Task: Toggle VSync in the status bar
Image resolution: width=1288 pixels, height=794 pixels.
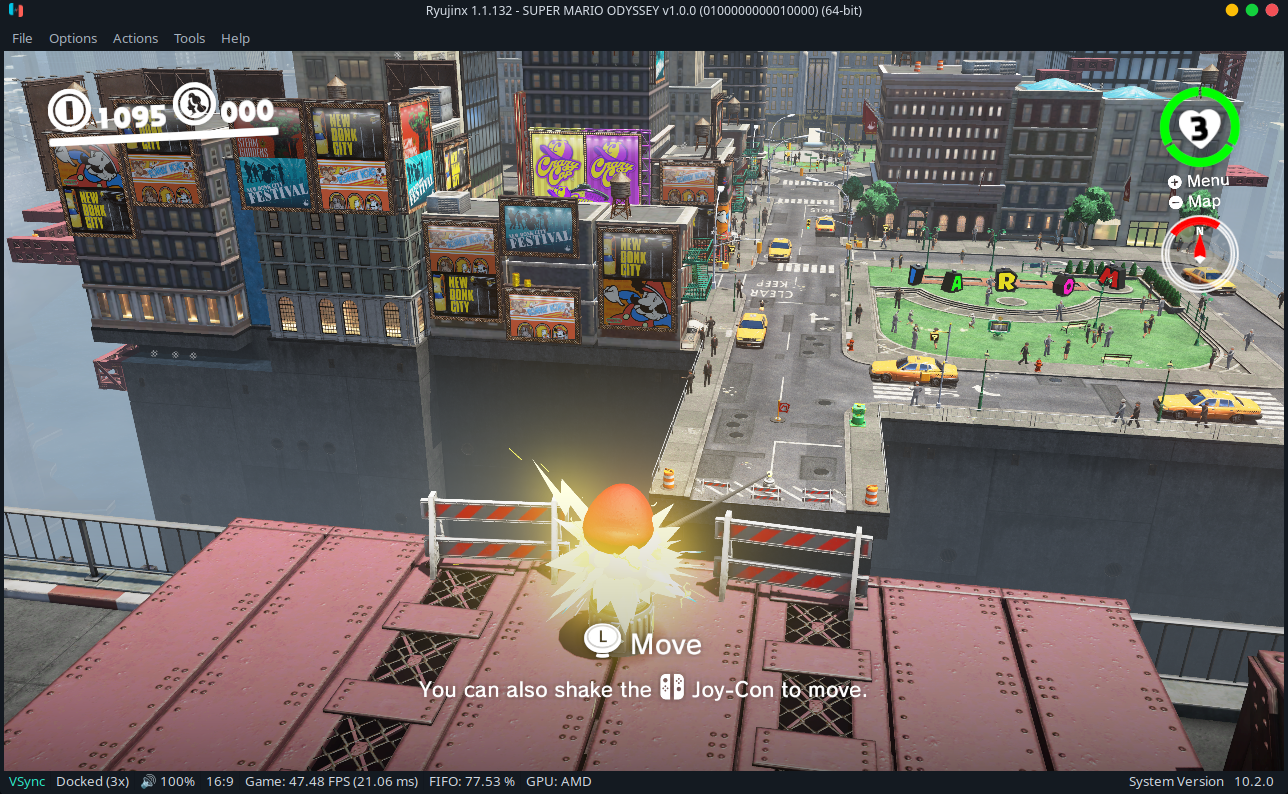Action: (27, 781)
